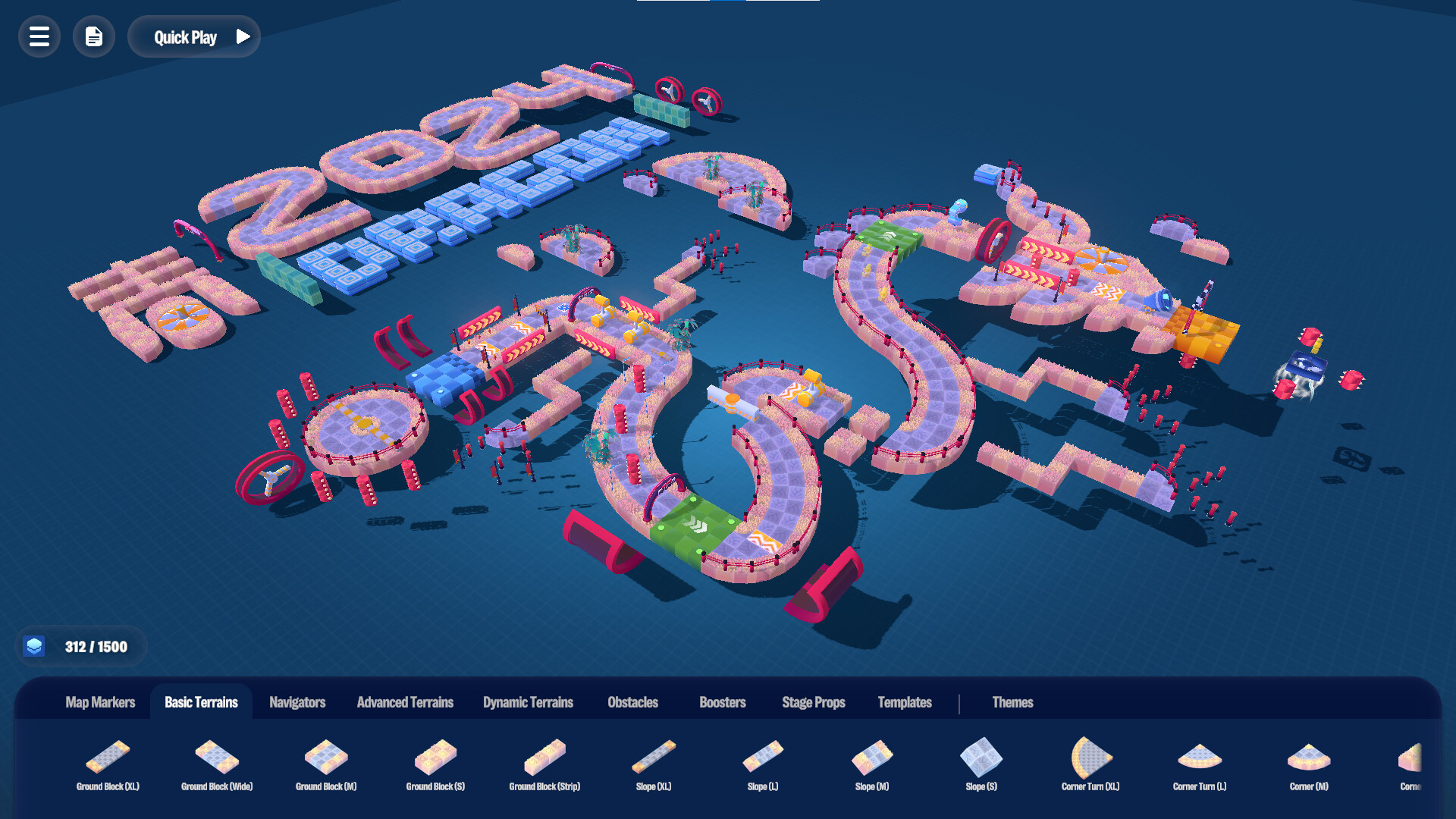This screenshot has width=1456, height=819.
Task: Click the block counter cube icon
Action: pos(36,646)
